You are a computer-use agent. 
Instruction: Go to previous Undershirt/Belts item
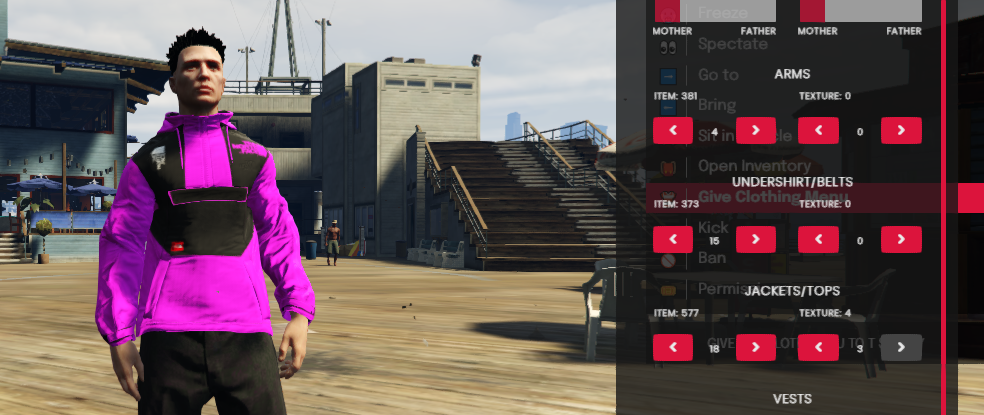(673, 239)
